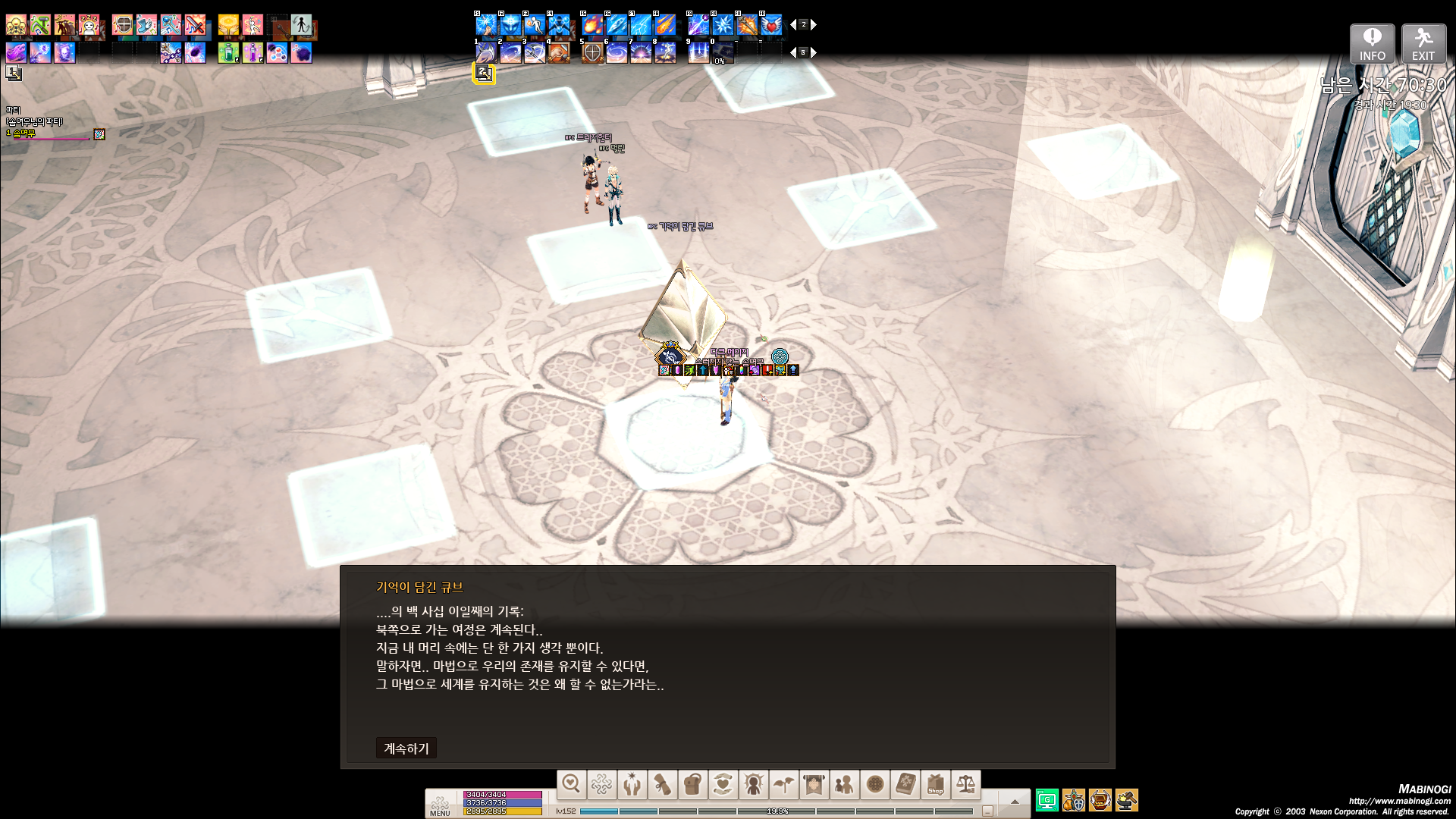Select the sleeping lullaby song skill

coord(89,26)
